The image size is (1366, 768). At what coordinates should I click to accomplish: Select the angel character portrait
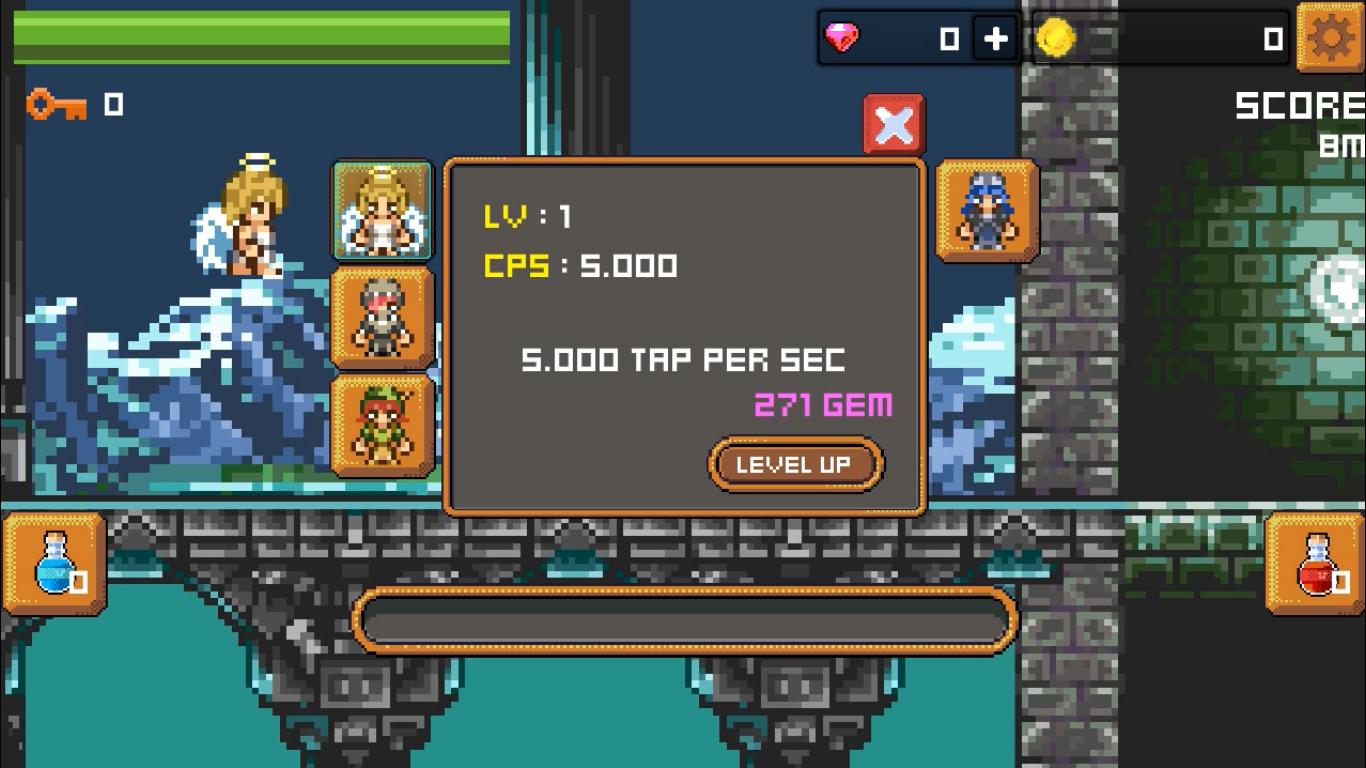(383, 209)
